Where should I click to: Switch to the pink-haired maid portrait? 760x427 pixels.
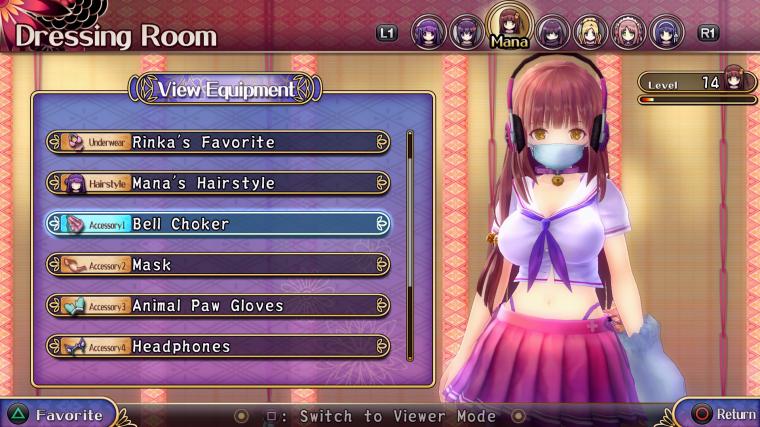pos(629,32)
